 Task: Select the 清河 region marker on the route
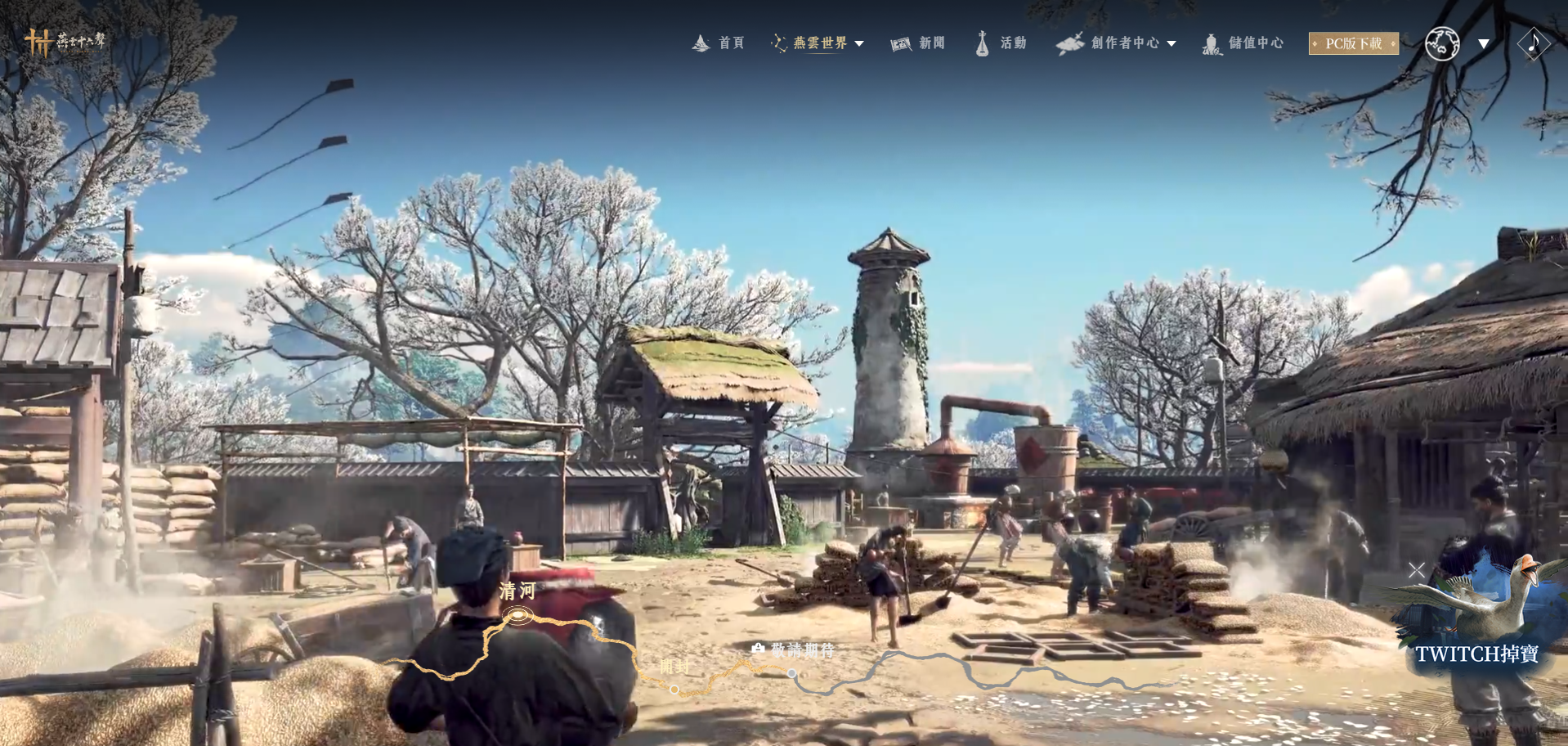click(x=517, y=614)
